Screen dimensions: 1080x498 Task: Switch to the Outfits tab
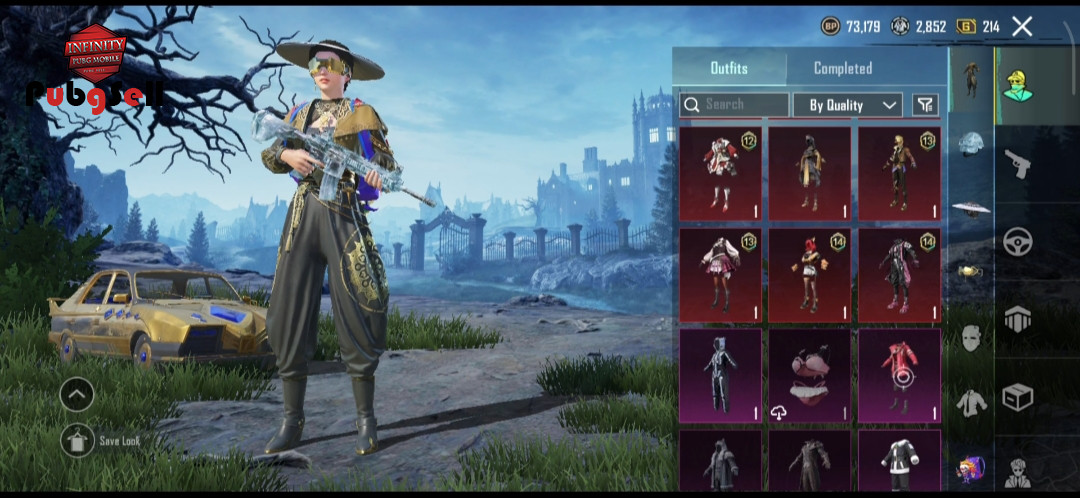pos(729,68)
